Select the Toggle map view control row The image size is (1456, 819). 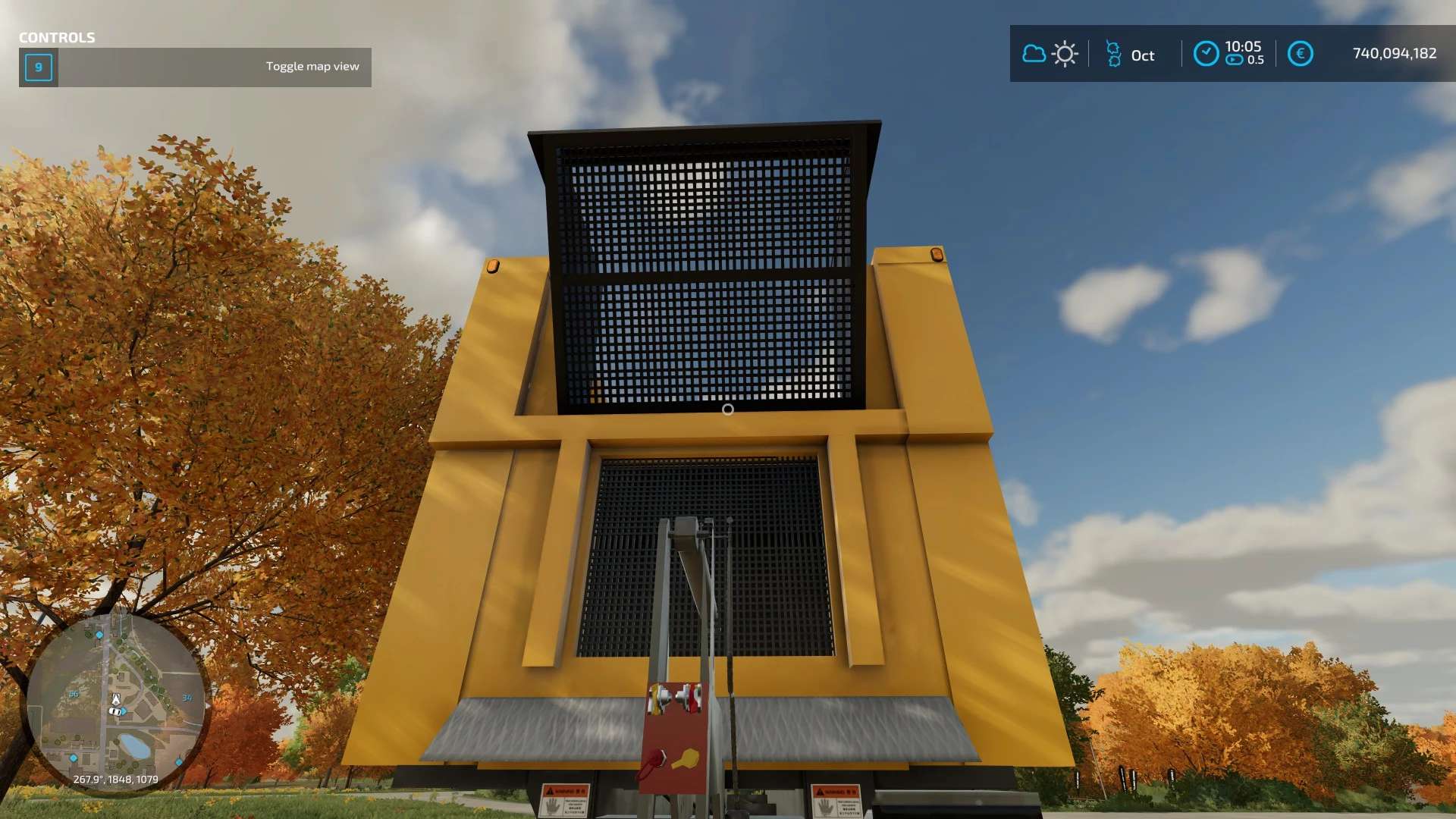pos(195,67)
